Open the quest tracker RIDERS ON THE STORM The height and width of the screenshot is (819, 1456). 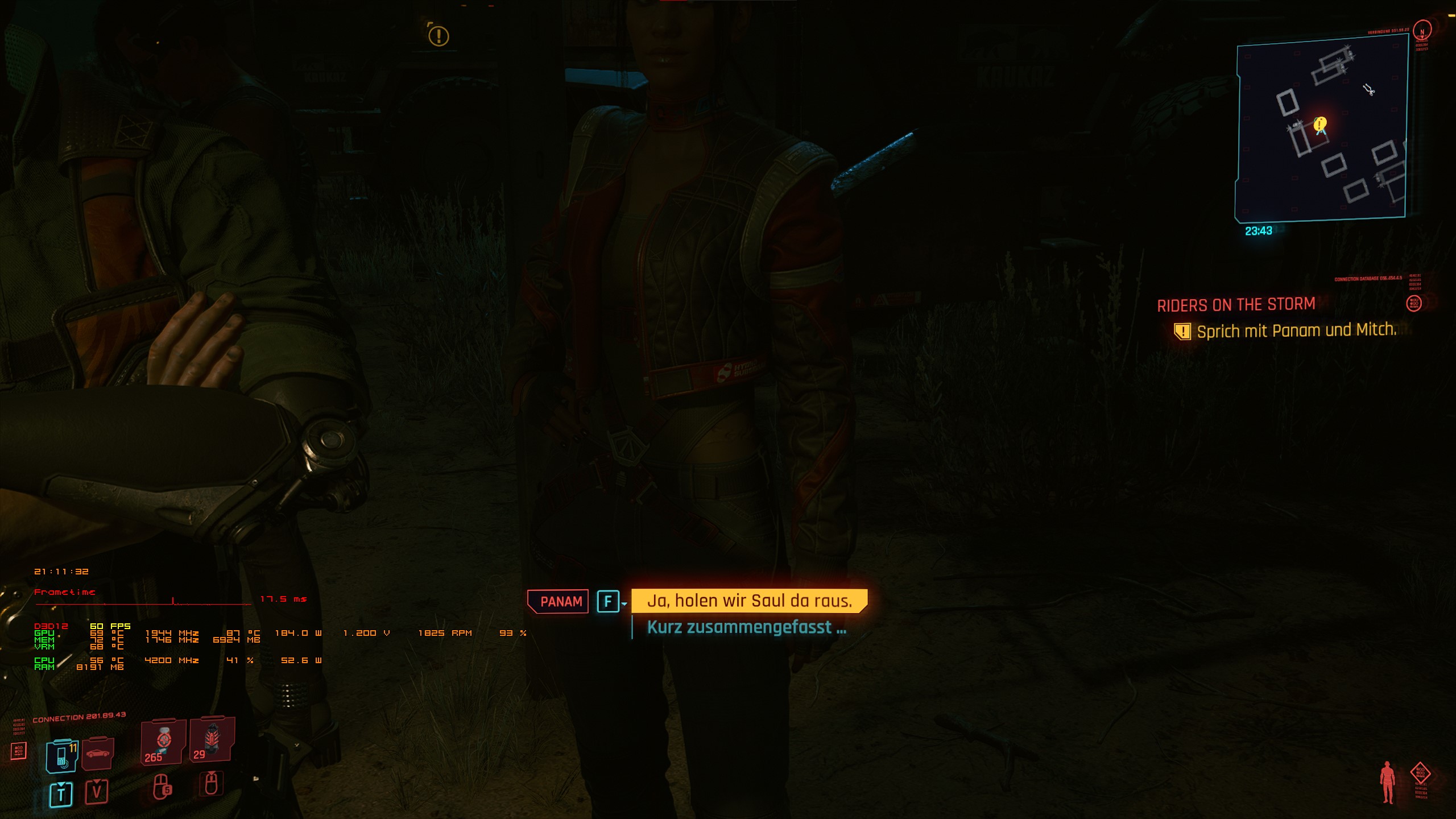[x=1235, y=305]
